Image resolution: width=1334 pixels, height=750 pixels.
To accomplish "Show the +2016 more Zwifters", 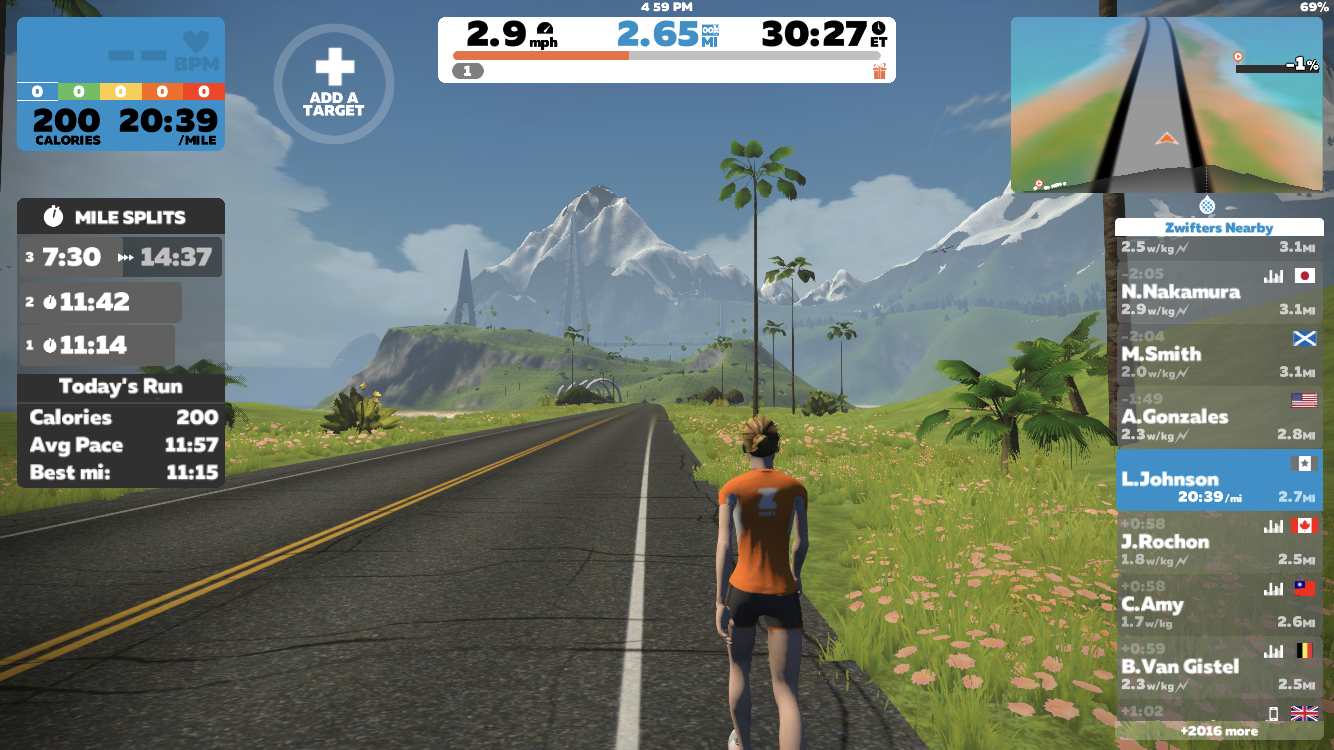I will pos(1218,731).
